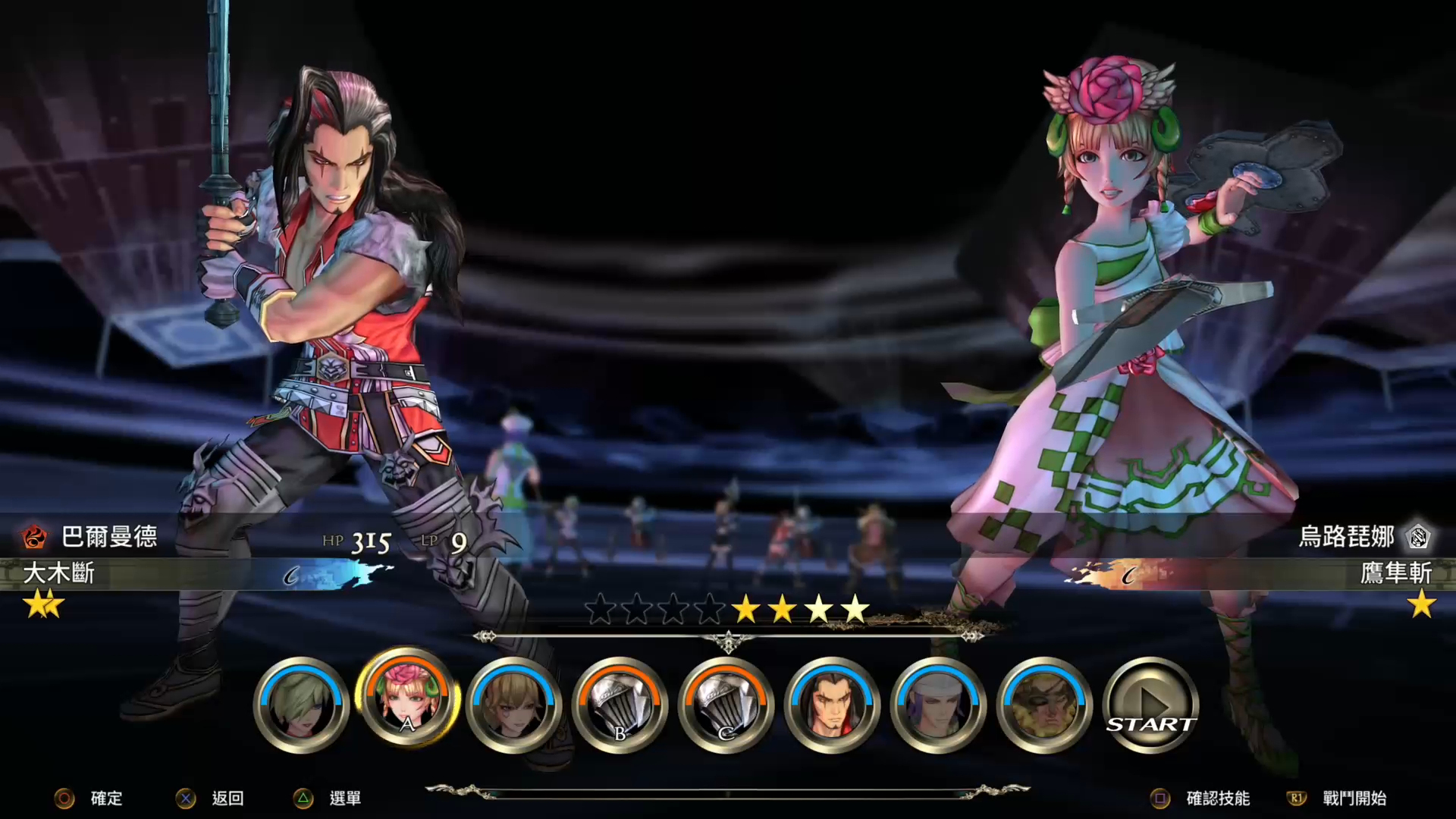Go back with the 返回 option
Viewport: 1456px width, 819px height.
(x=227, y=799)
